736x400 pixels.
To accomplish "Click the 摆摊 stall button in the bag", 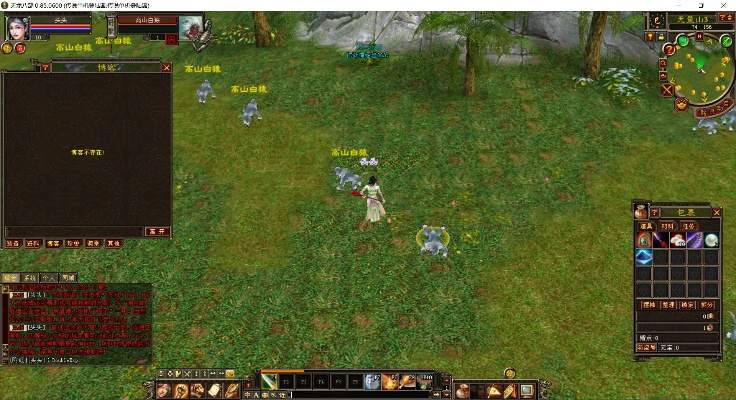I will 648,303.
